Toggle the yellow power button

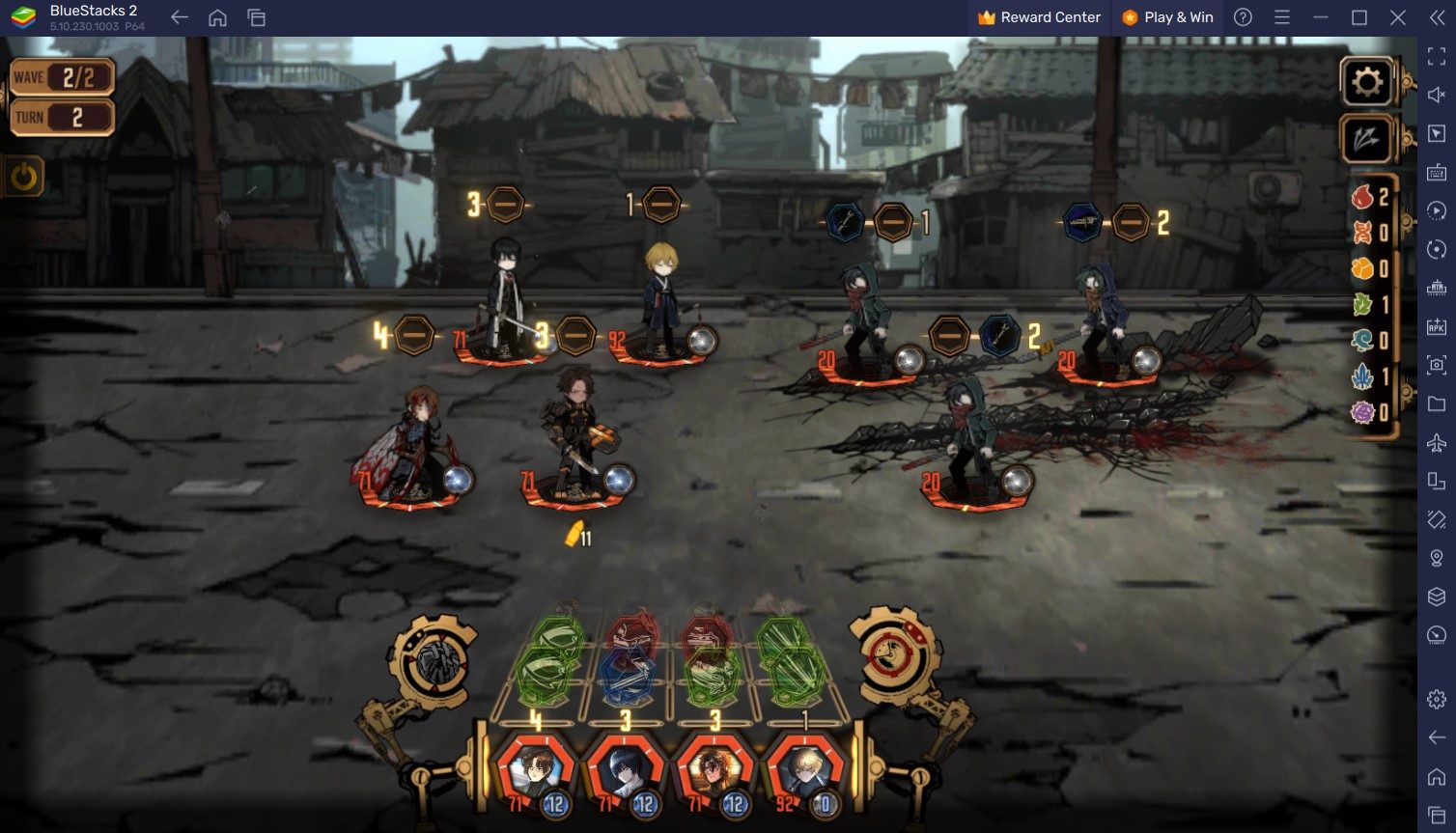[24, 177]
